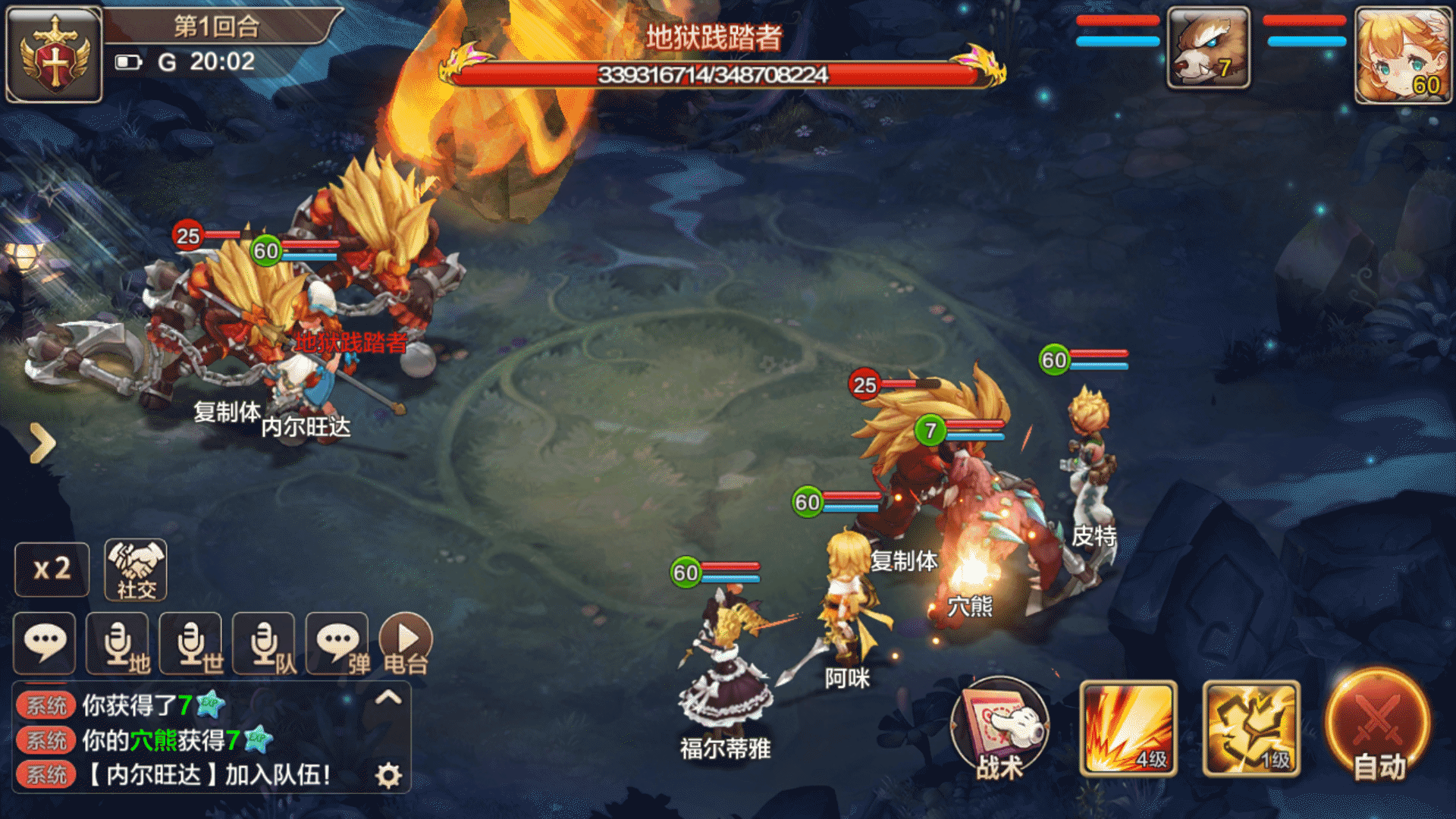Activate the 队 team voice microphone
1456x819 pixels.
point(265,644)
